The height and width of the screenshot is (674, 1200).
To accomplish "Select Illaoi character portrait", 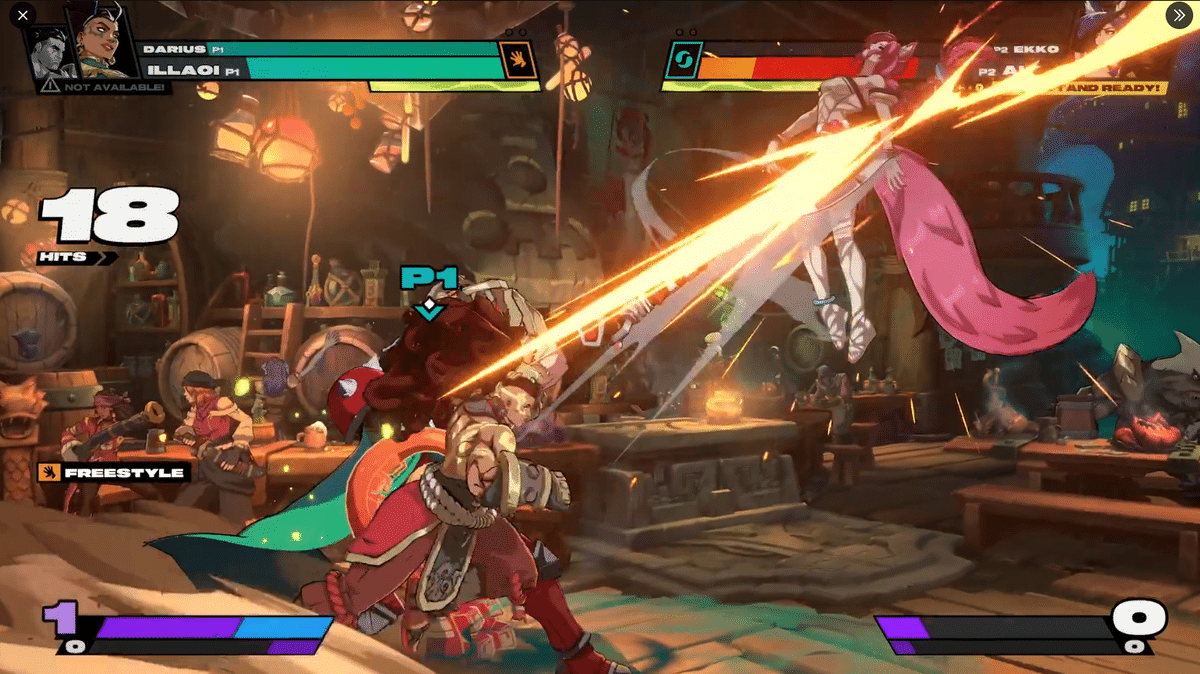I will 103,40.
